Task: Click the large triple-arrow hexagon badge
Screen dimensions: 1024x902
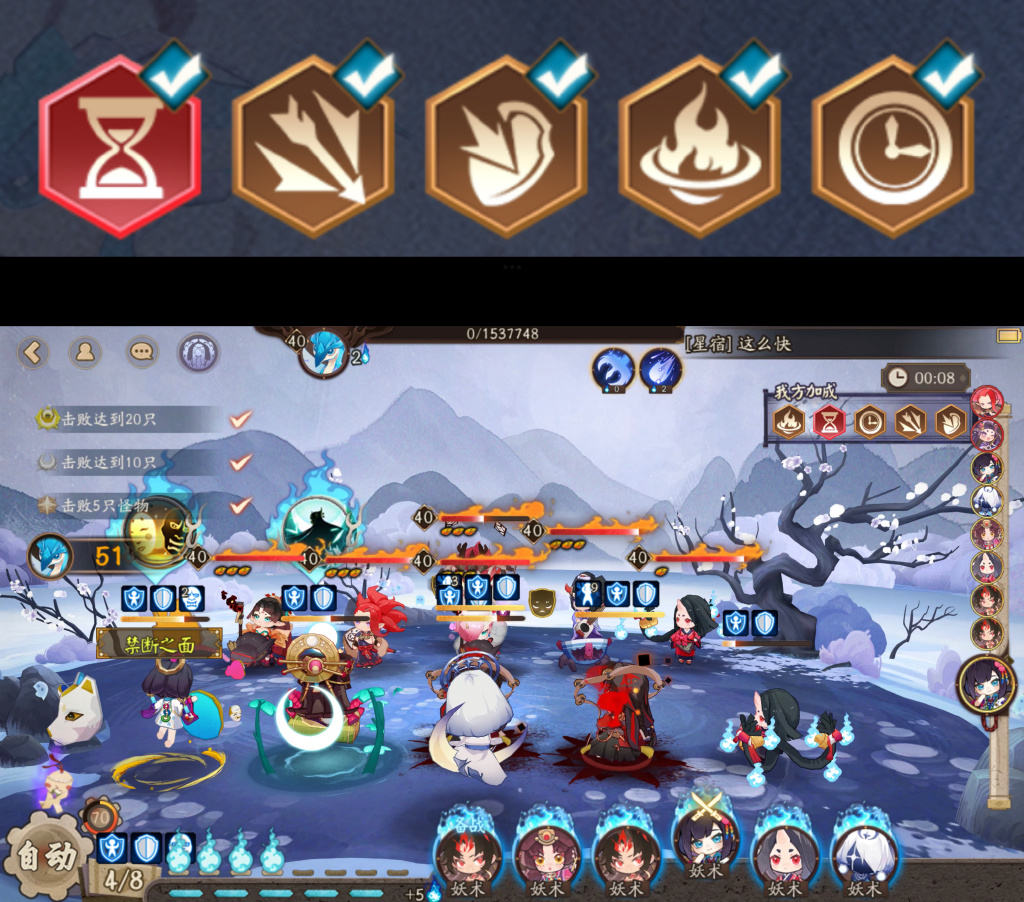Action: (313, 147)
